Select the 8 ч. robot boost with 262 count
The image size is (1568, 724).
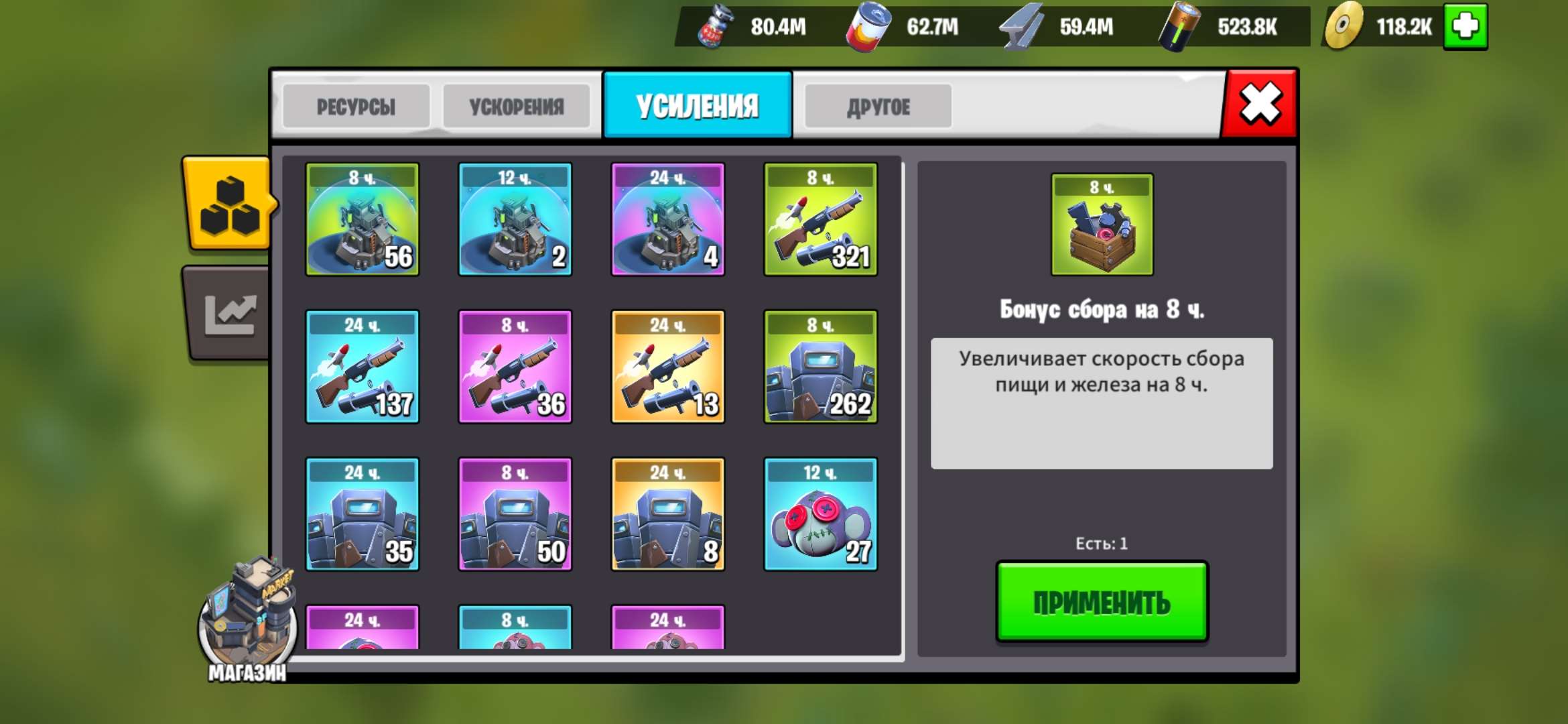click(820, 367)
